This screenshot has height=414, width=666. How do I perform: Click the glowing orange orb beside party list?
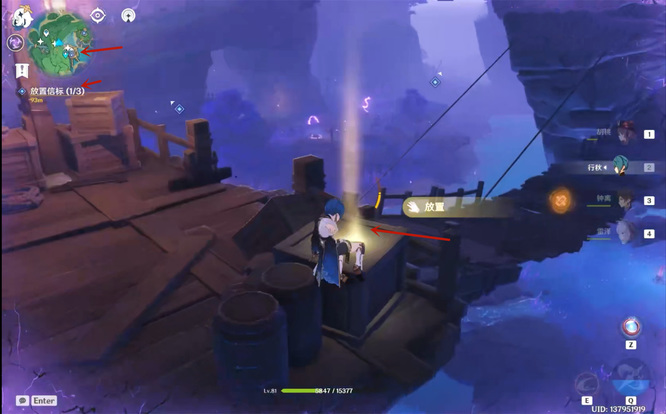pos(564,201)
